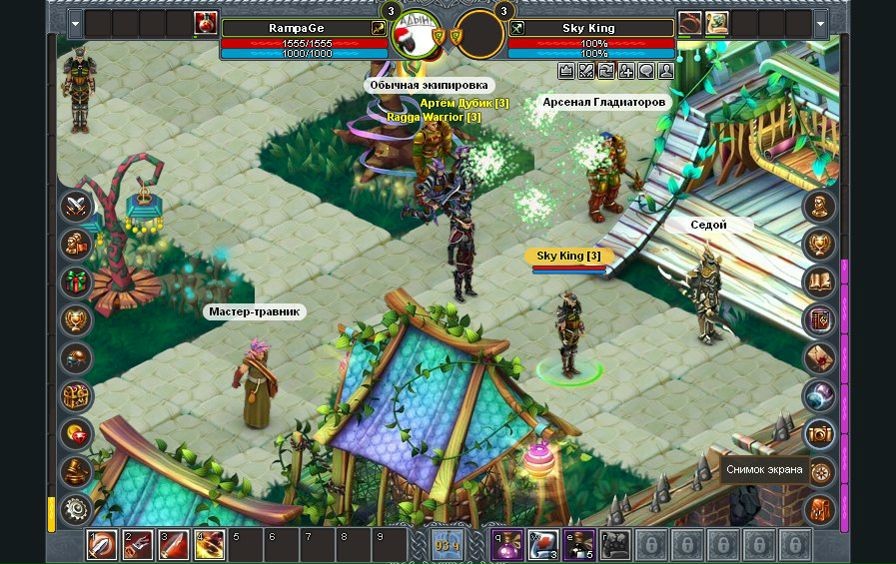Open the red gem shop icon
The width and height of the screenshot is (896, 564).
(x=76, y=434)
